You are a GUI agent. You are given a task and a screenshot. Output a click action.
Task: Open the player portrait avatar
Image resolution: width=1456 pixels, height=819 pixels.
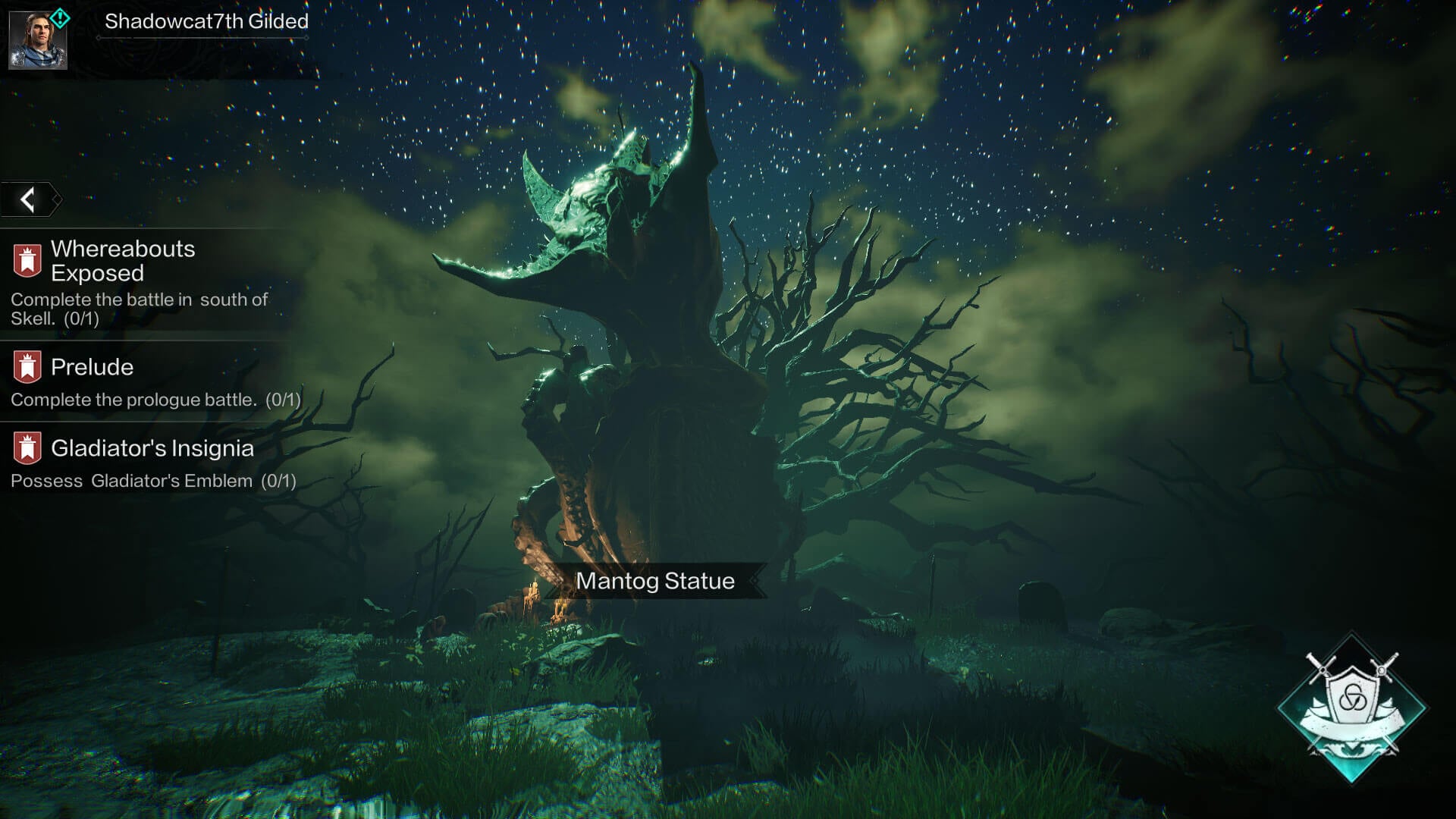point(37,39)
